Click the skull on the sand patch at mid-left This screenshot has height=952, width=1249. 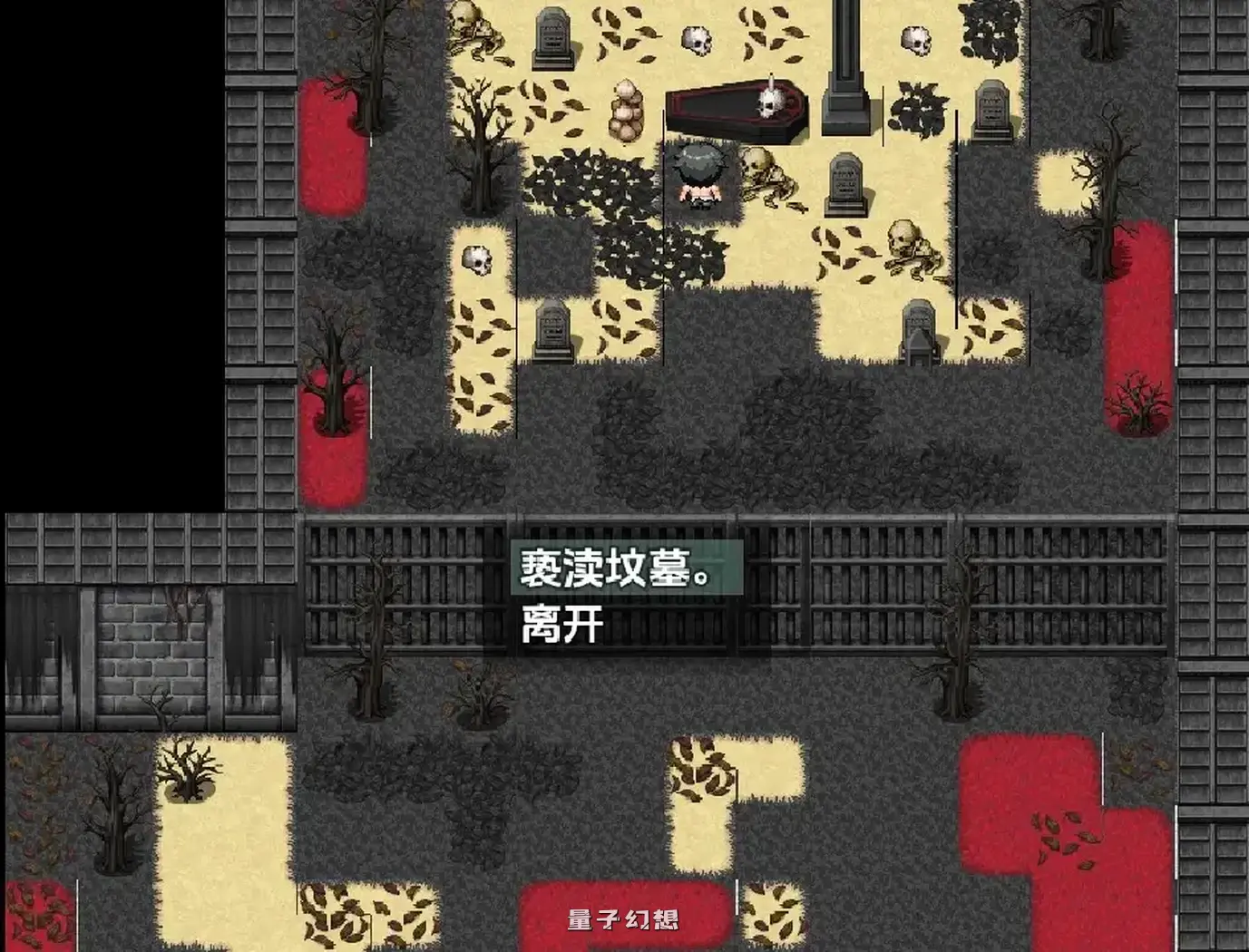(475, 260)
